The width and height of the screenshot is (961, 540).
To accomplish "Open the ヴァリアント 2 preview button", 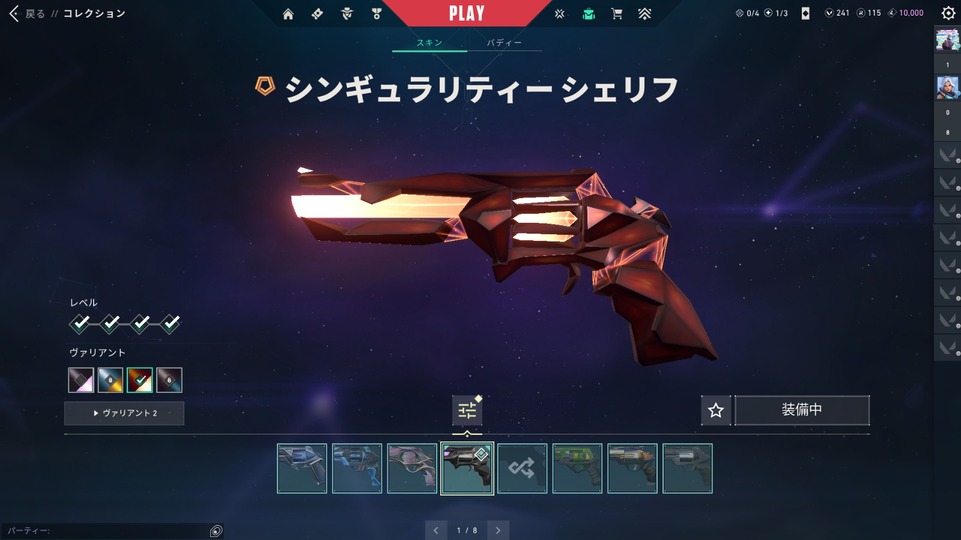I will tap(124, 413).
